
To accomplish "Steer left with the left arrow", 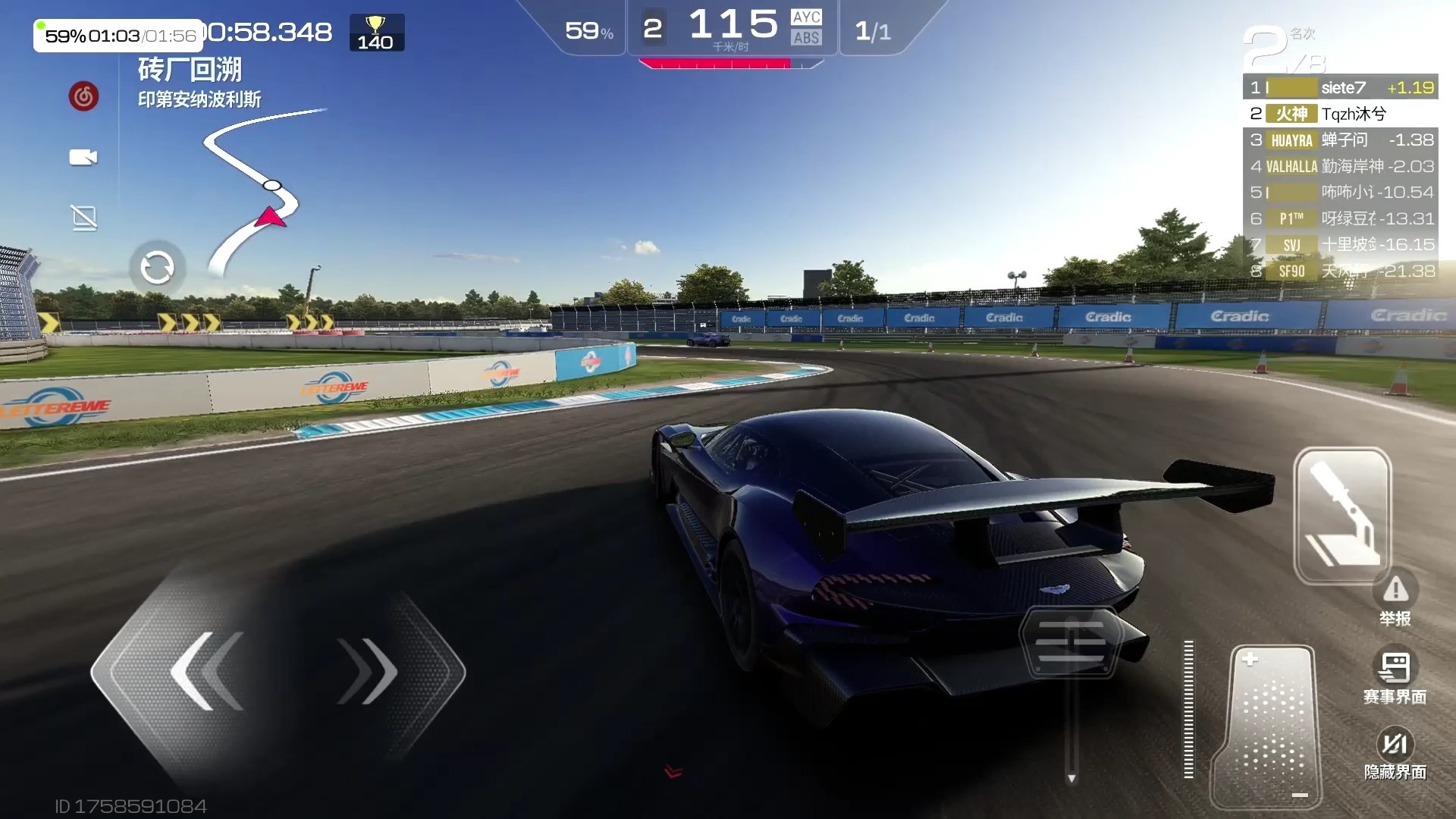I will click(x=205, y=671).
